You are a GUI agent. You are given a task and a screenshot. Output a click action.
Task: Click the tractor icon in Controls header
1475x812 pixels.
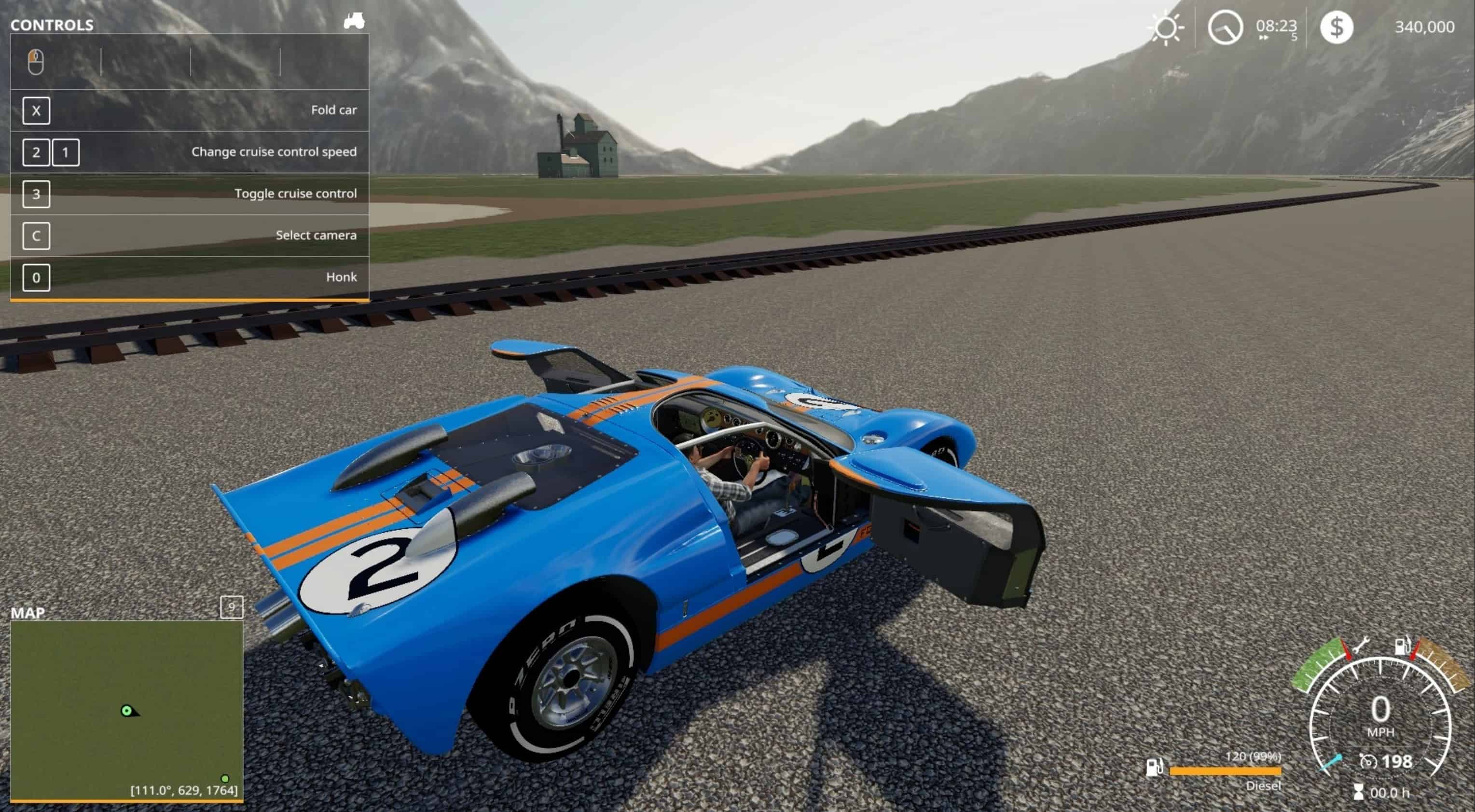[x=354, y=22]
